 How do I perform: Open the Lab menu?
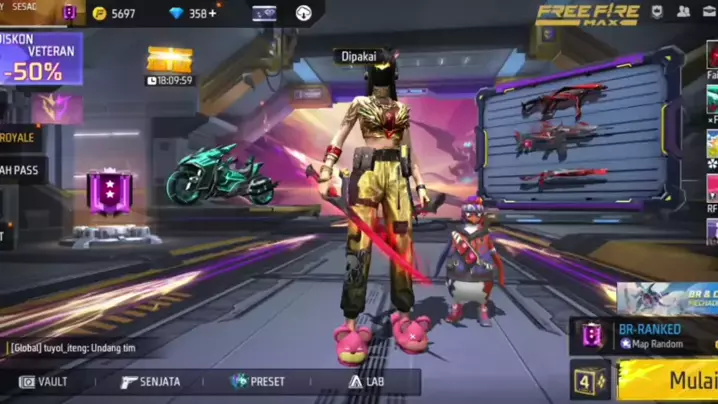(366, 381)
